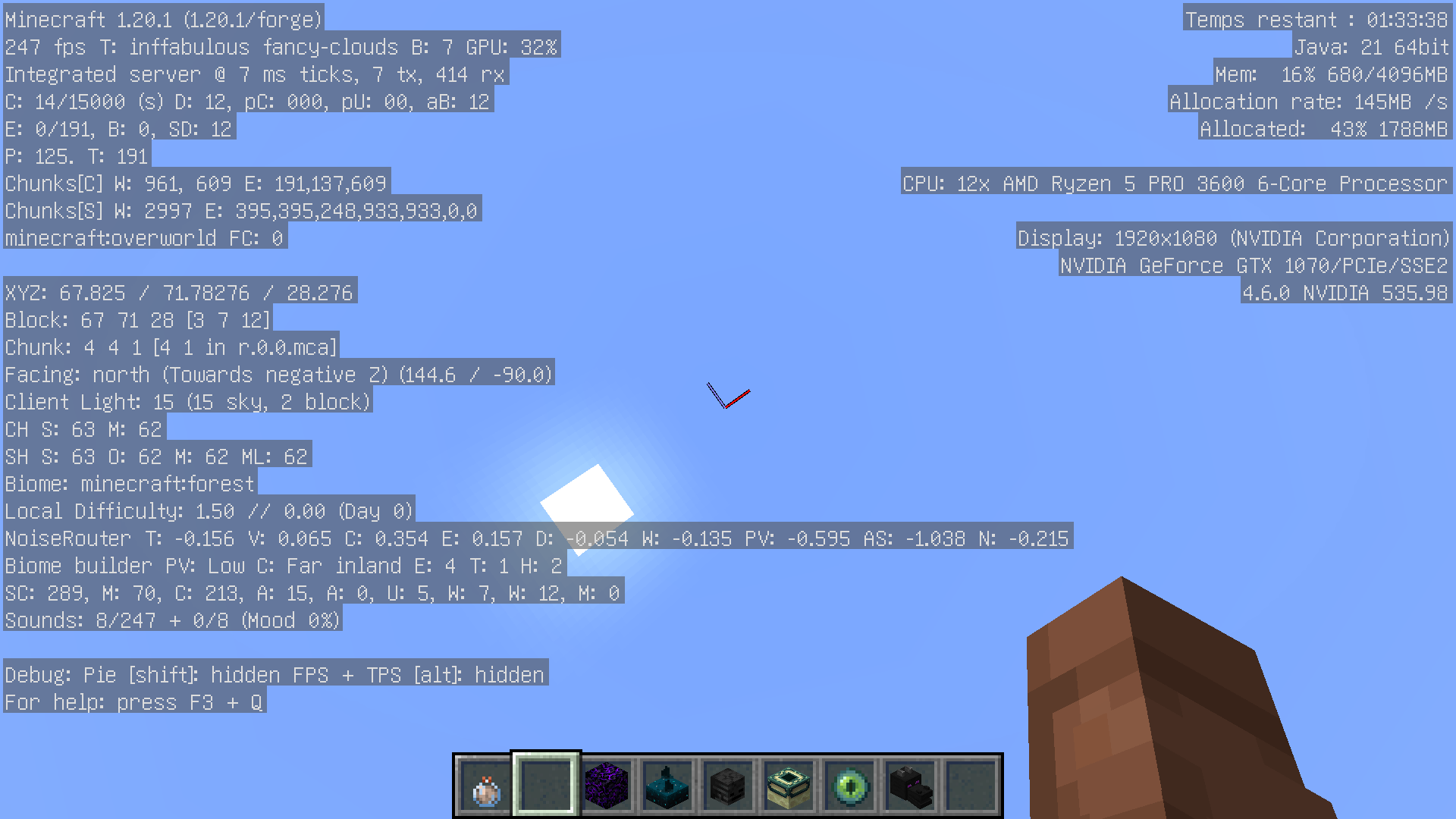Select the dragon head item

[x=911, y=786]
